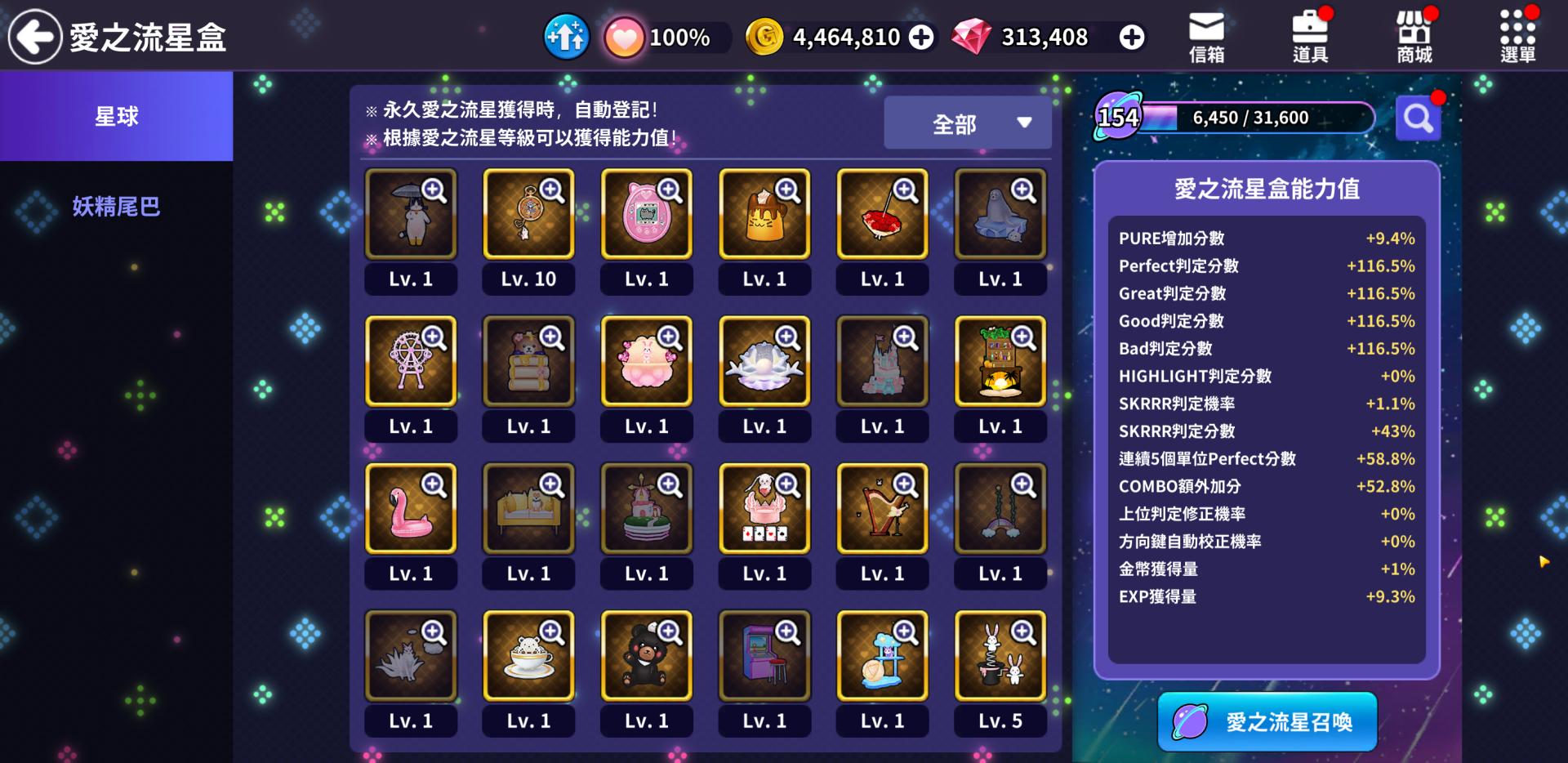Tap the 愛之流星召喚 summon button

(x=1267, y=721)
